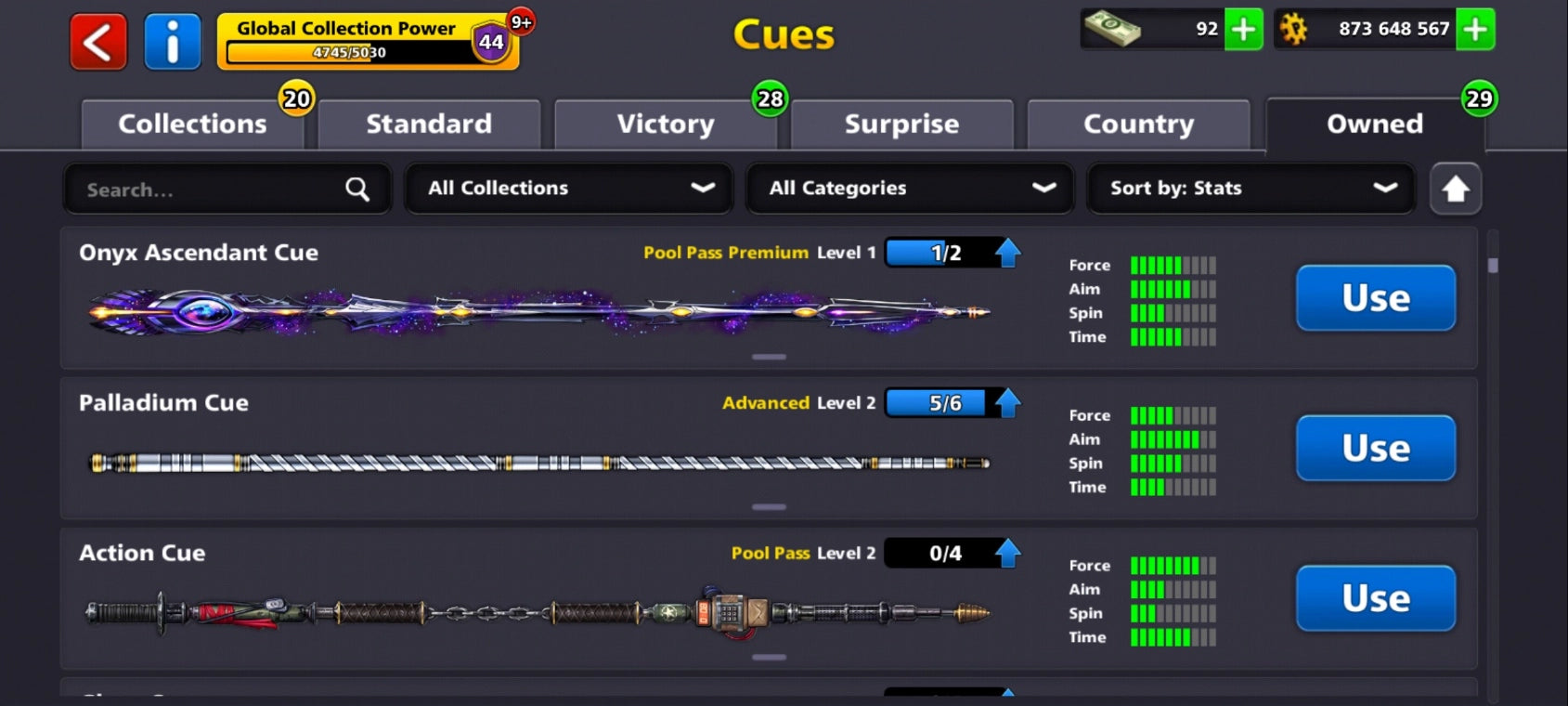
Task: Open the All Categories dropdown
Action: pyautogui.click(x=909, y=189)
